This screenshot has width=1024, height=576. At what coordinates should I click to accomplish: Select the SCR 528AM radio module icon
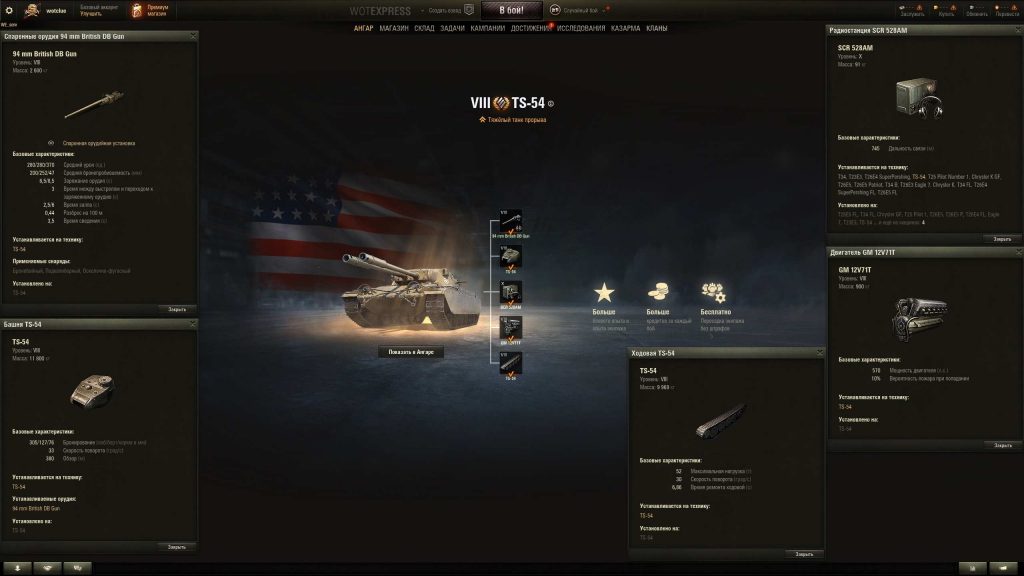[511, 292]
